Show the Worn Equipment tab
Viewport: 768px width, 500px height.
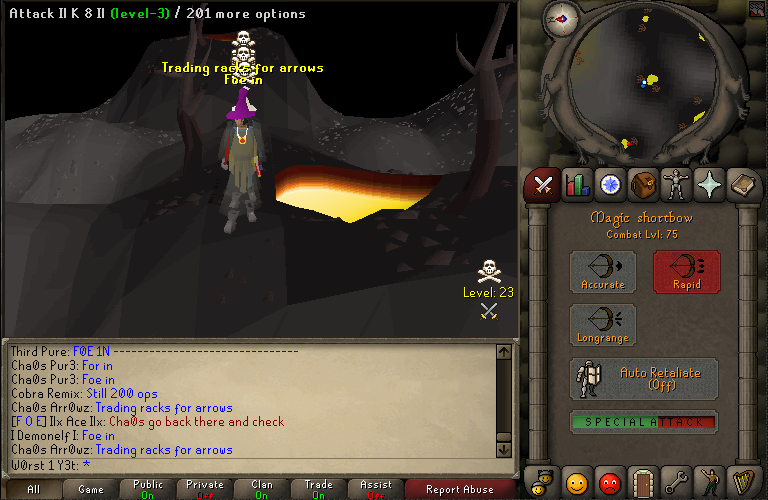[676, 185]
